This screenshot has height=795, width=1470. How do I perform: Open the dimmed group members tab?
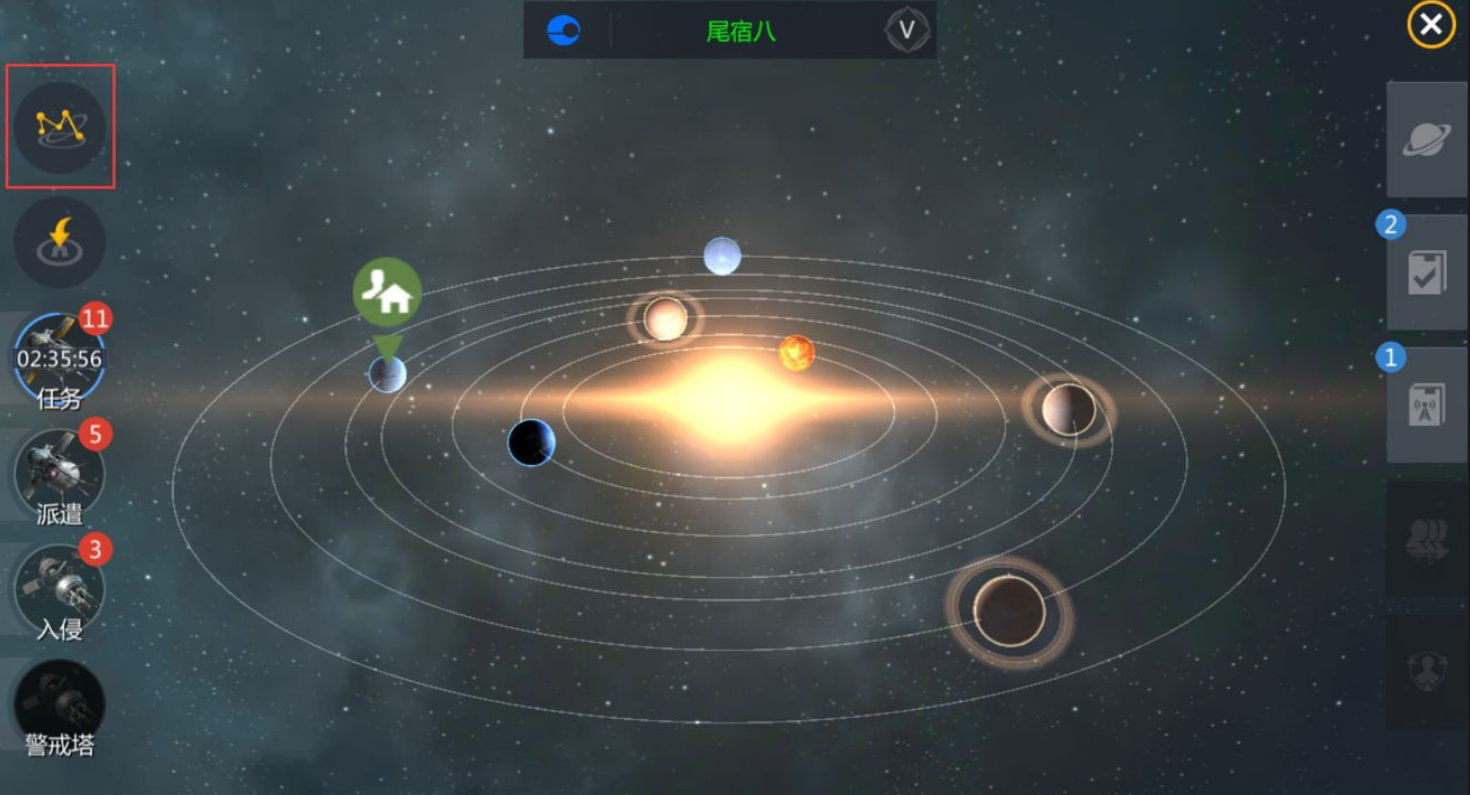(1427, 539)
